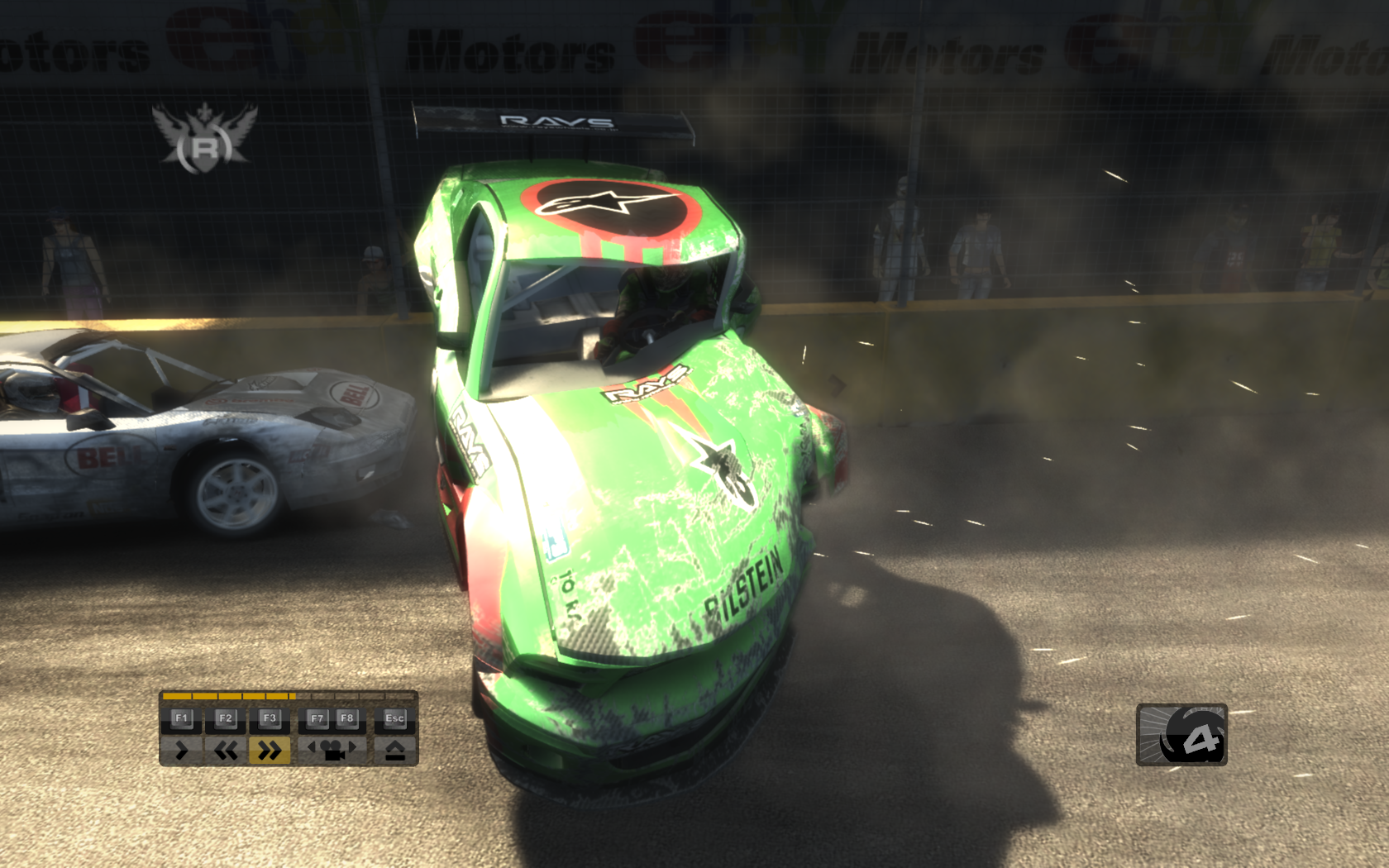Switch to next camera with right camera arrow

[x=352, y=747]
